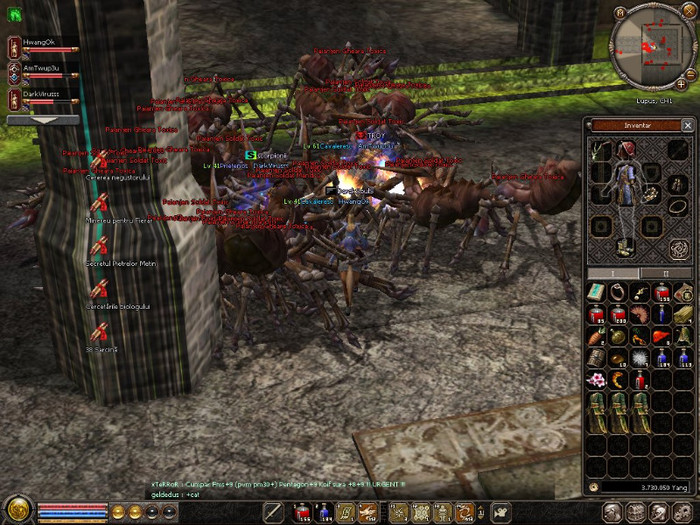Expand the party list arrow
700x525 pixels.
click(x=42, y=120)
